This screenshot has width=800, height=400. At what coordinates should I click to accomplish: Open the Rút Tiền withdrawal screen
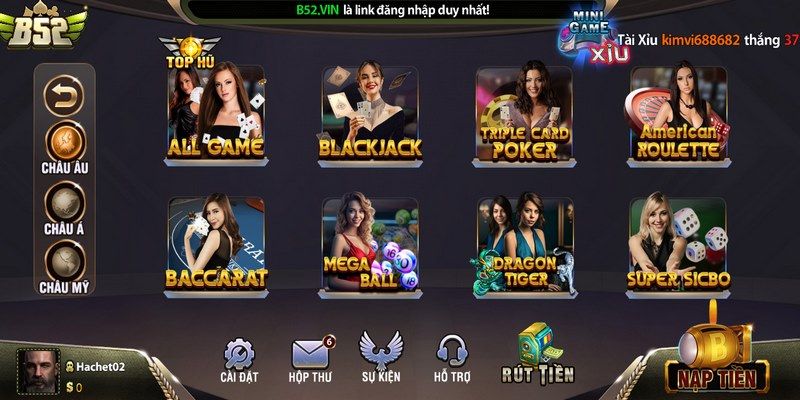537,354
